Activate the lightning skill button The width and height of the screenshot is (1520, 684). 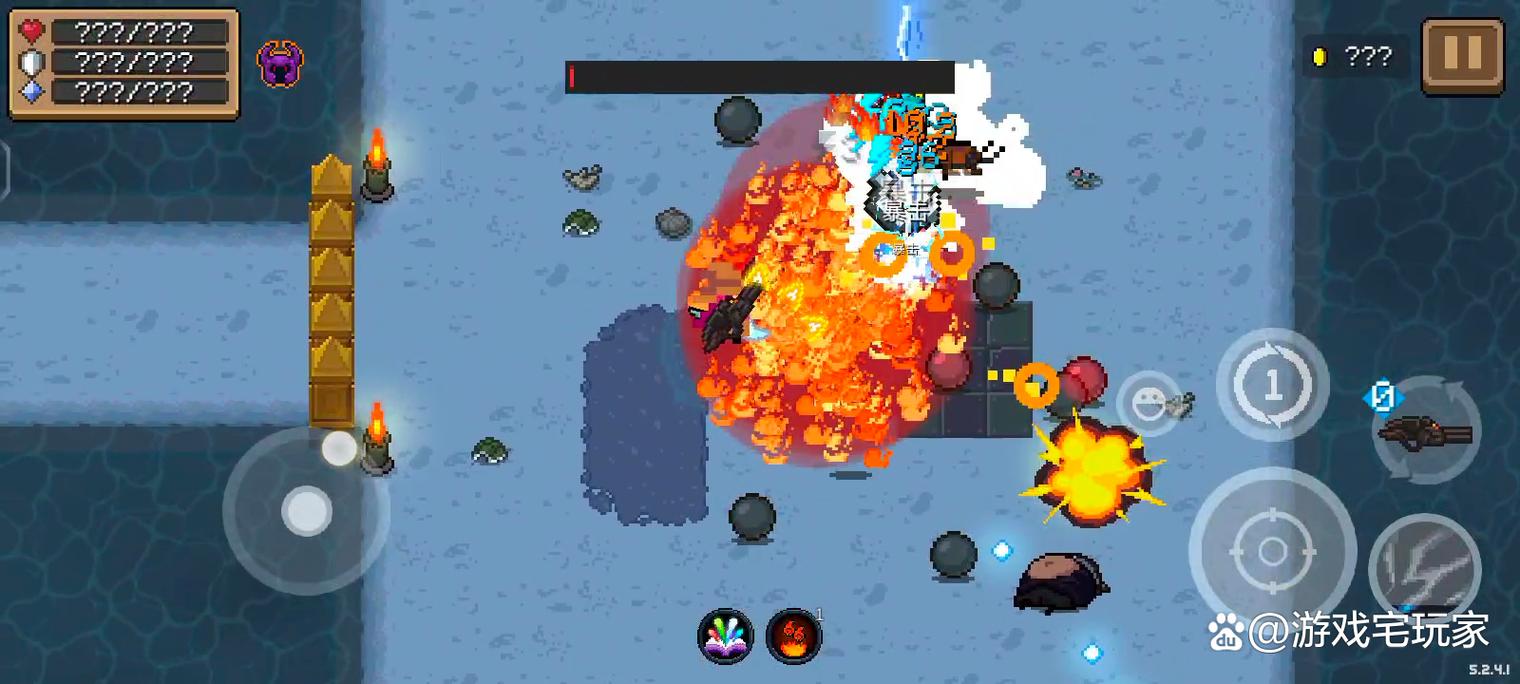click(x=1424, y=567)
